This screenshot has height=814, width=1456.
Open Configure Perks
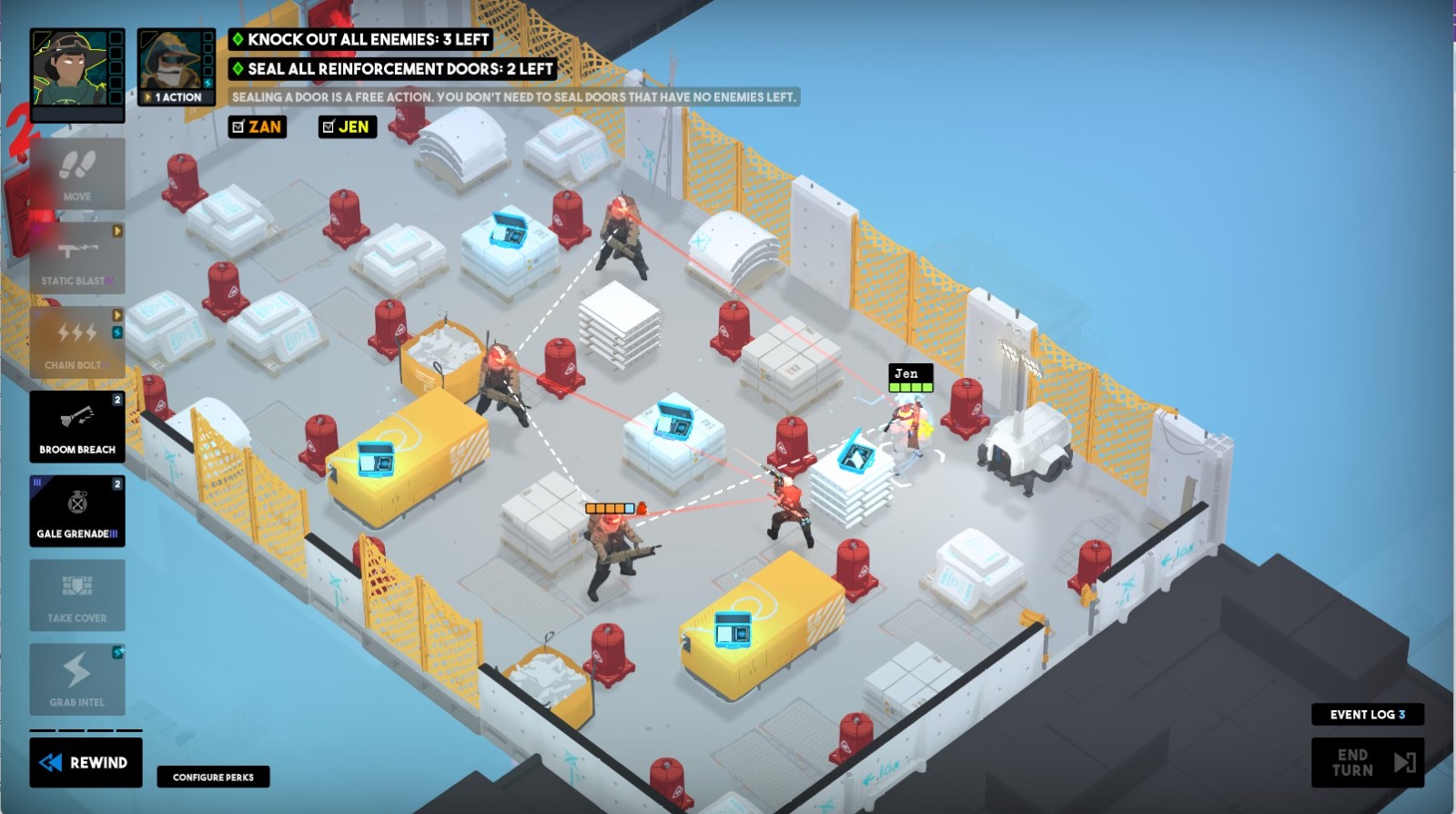(x=213, y=778)
